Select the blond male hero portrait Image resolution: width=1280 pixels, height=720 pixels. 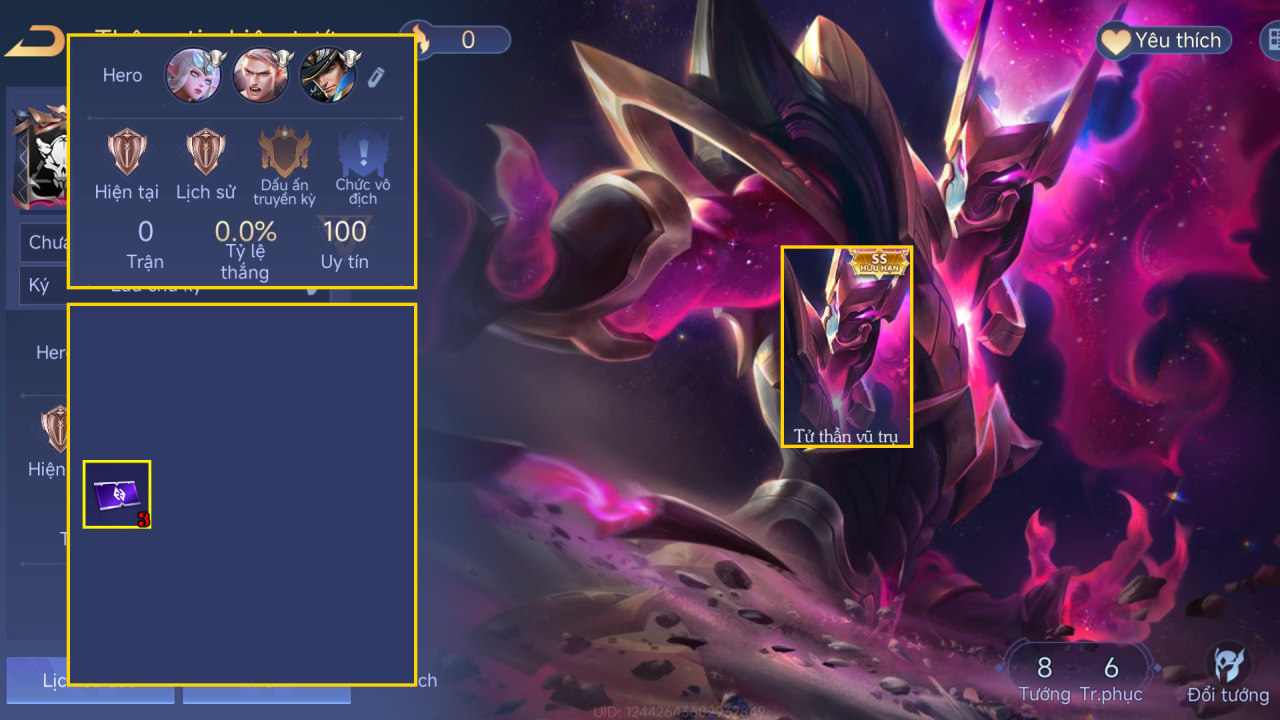[x=260, y=75]
